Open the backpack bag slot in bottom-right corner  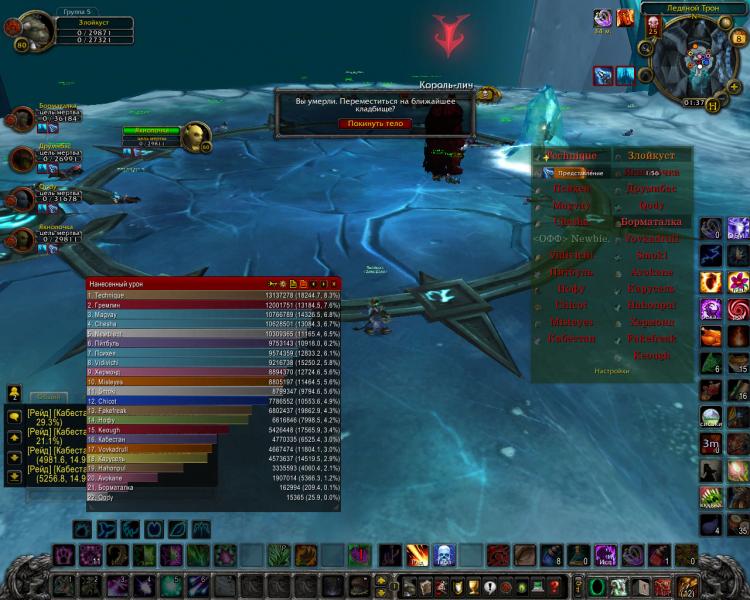click(x=688, y=586)
